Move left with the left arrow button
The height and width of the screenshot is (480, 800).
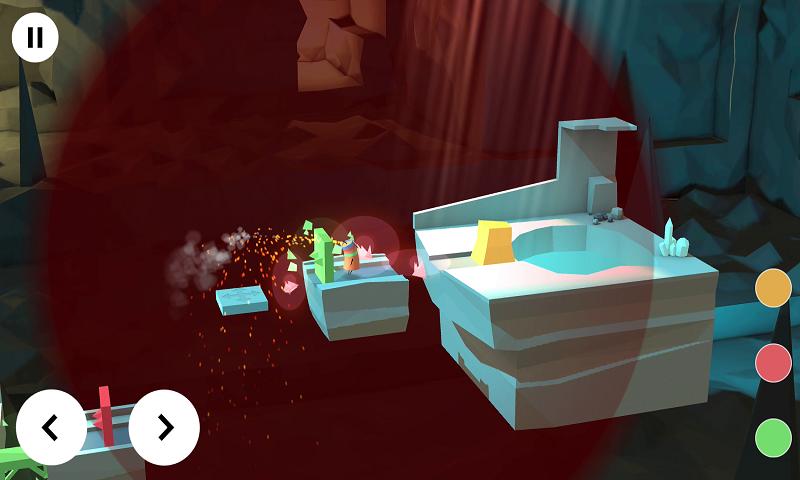click(51, 428)
